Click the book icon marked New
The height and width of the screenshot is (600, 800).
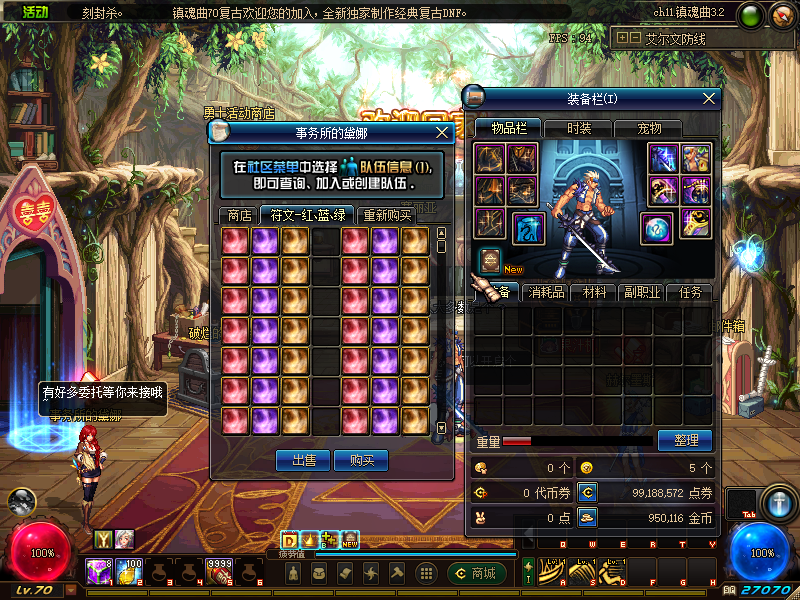pos(490,259)
